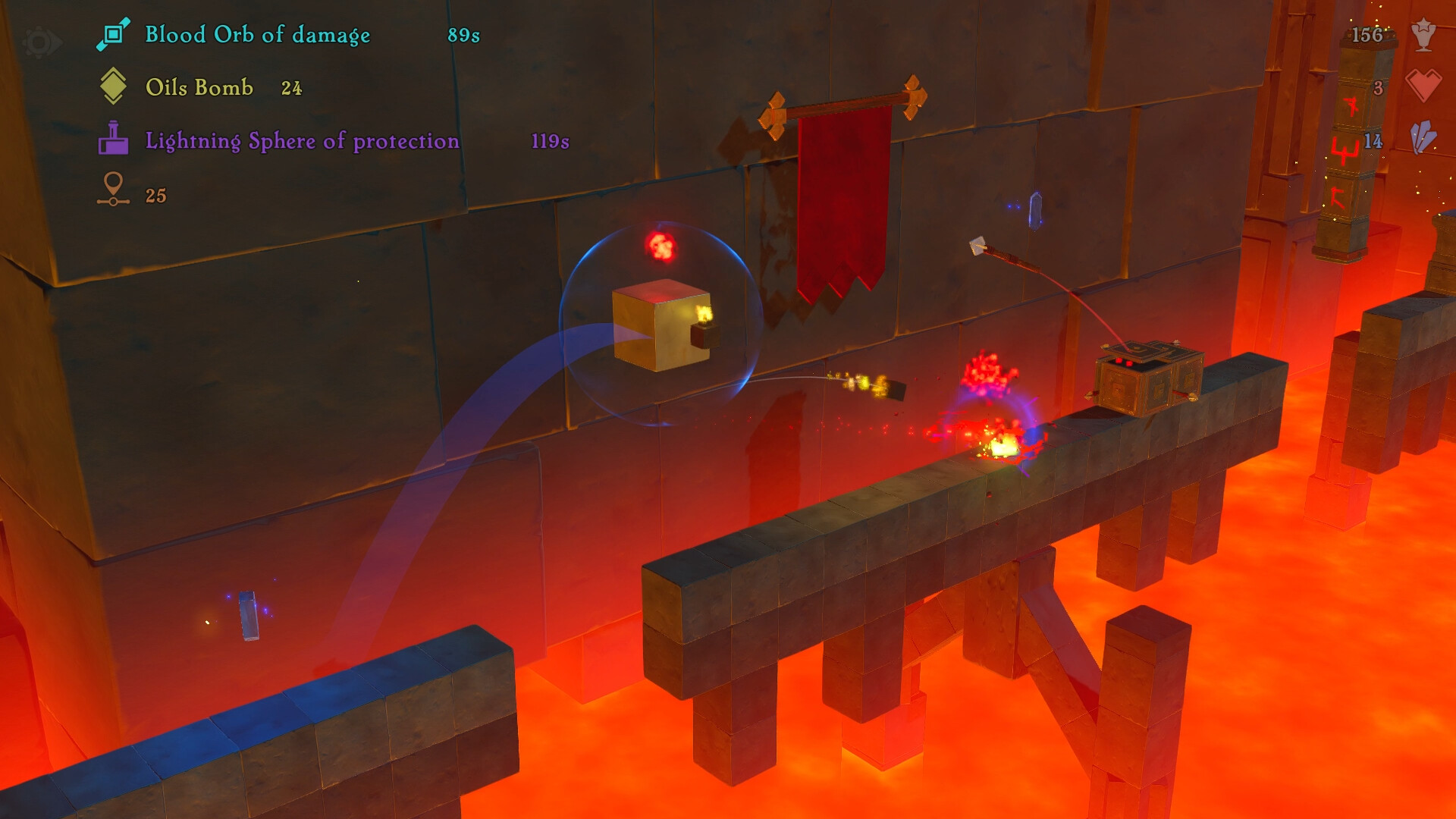
Task: Click the trophy score icon top right
Action: (1425, 34)
